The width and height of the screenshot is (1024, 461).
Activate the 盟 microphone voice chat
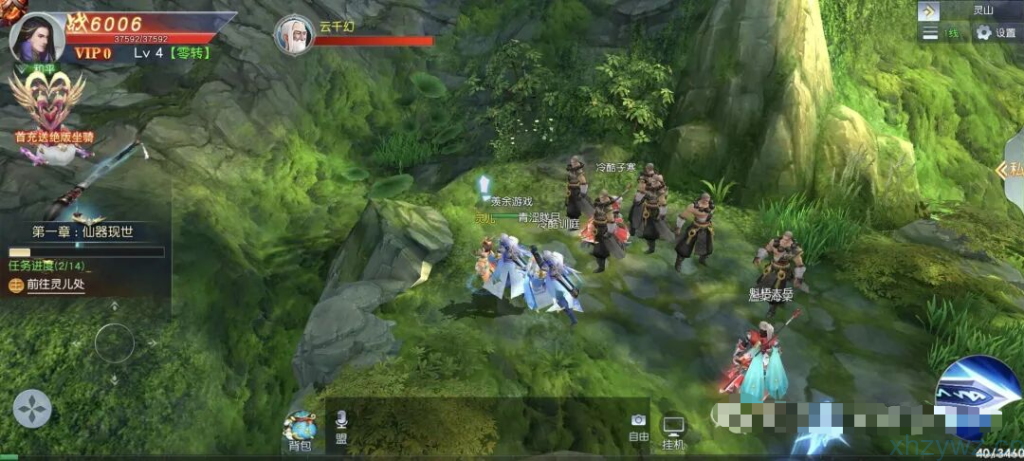tap(341, 427)
